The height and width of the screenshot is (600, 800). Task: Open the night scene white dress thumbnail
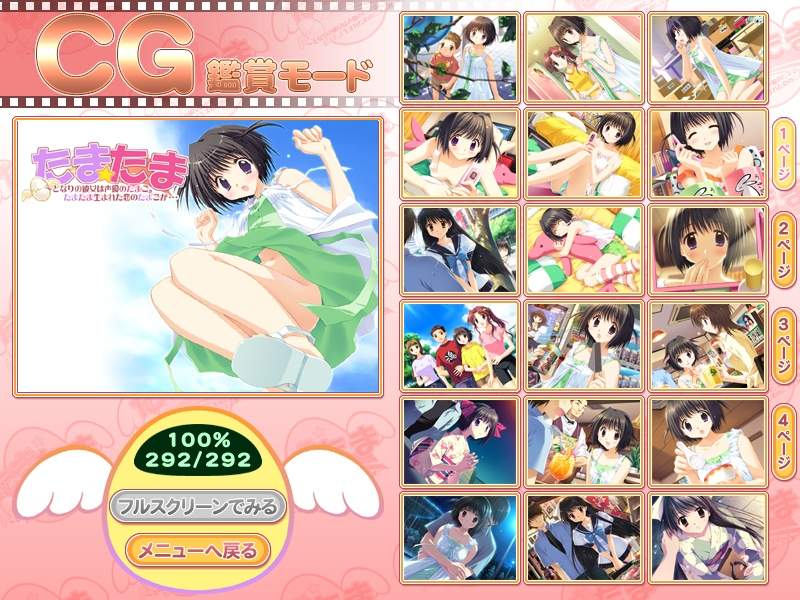460,536
